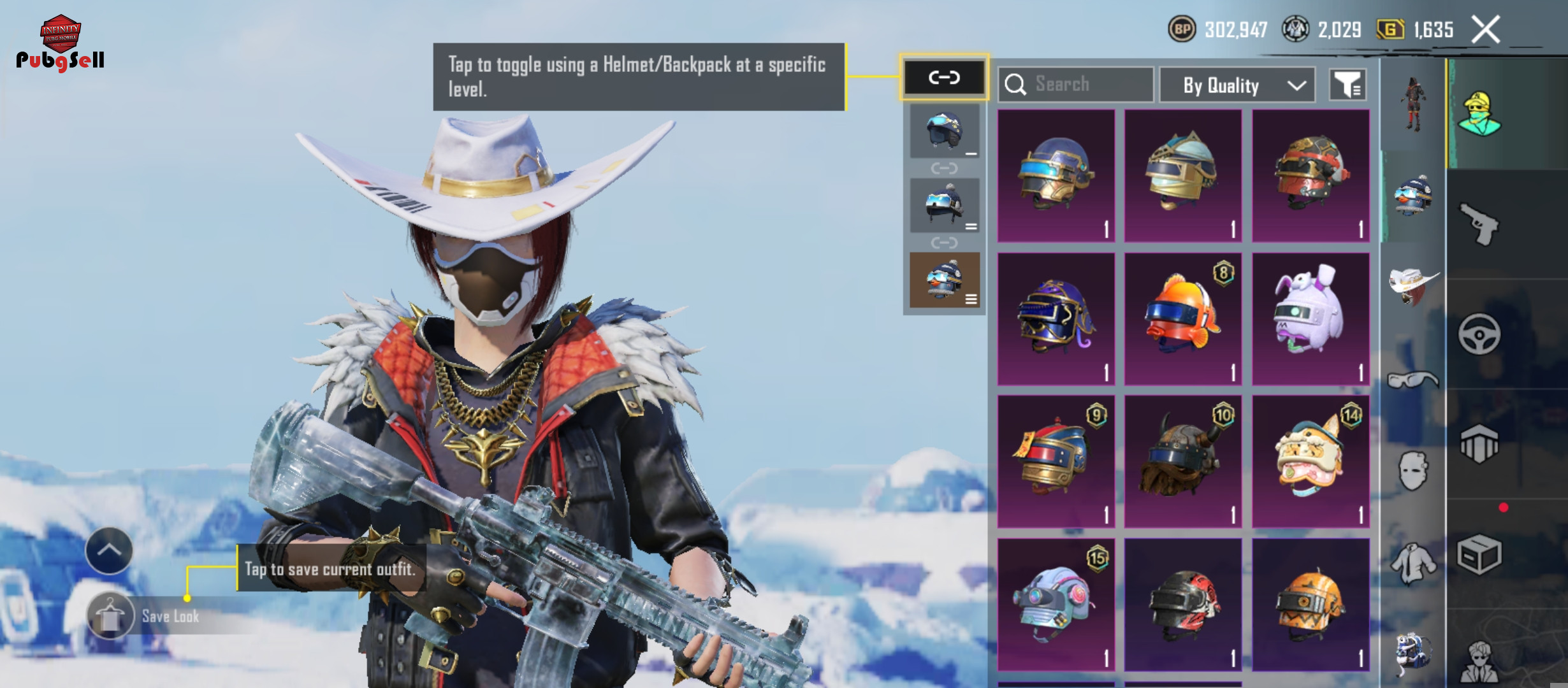Expand the up-arrow circle button

point(109,550)
